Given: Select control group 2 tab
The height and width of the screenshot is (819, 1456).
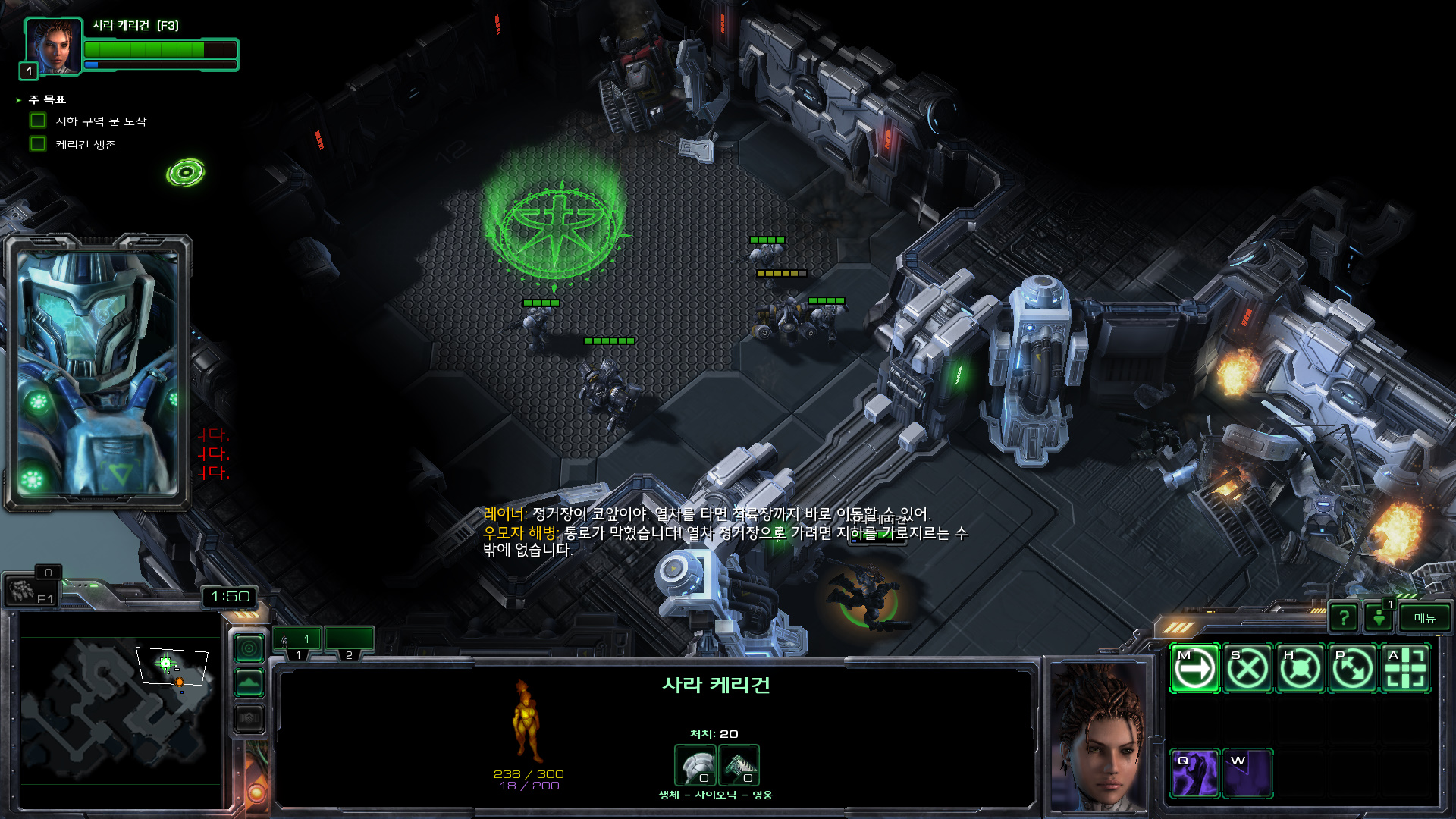Looking at the screenshot, I should (349, 641).
